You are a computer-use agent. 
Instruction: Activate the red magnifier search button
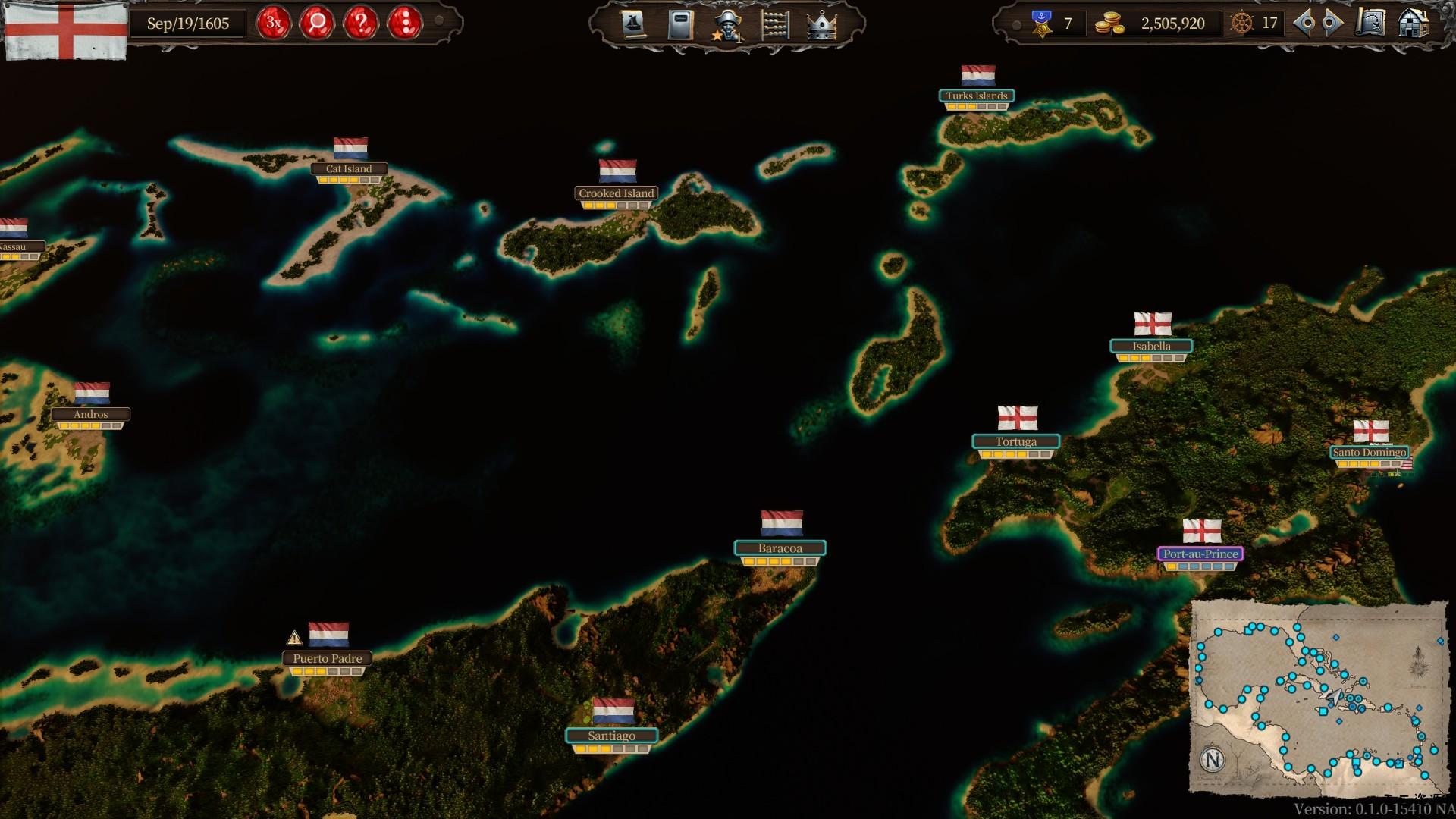point(318,24)
